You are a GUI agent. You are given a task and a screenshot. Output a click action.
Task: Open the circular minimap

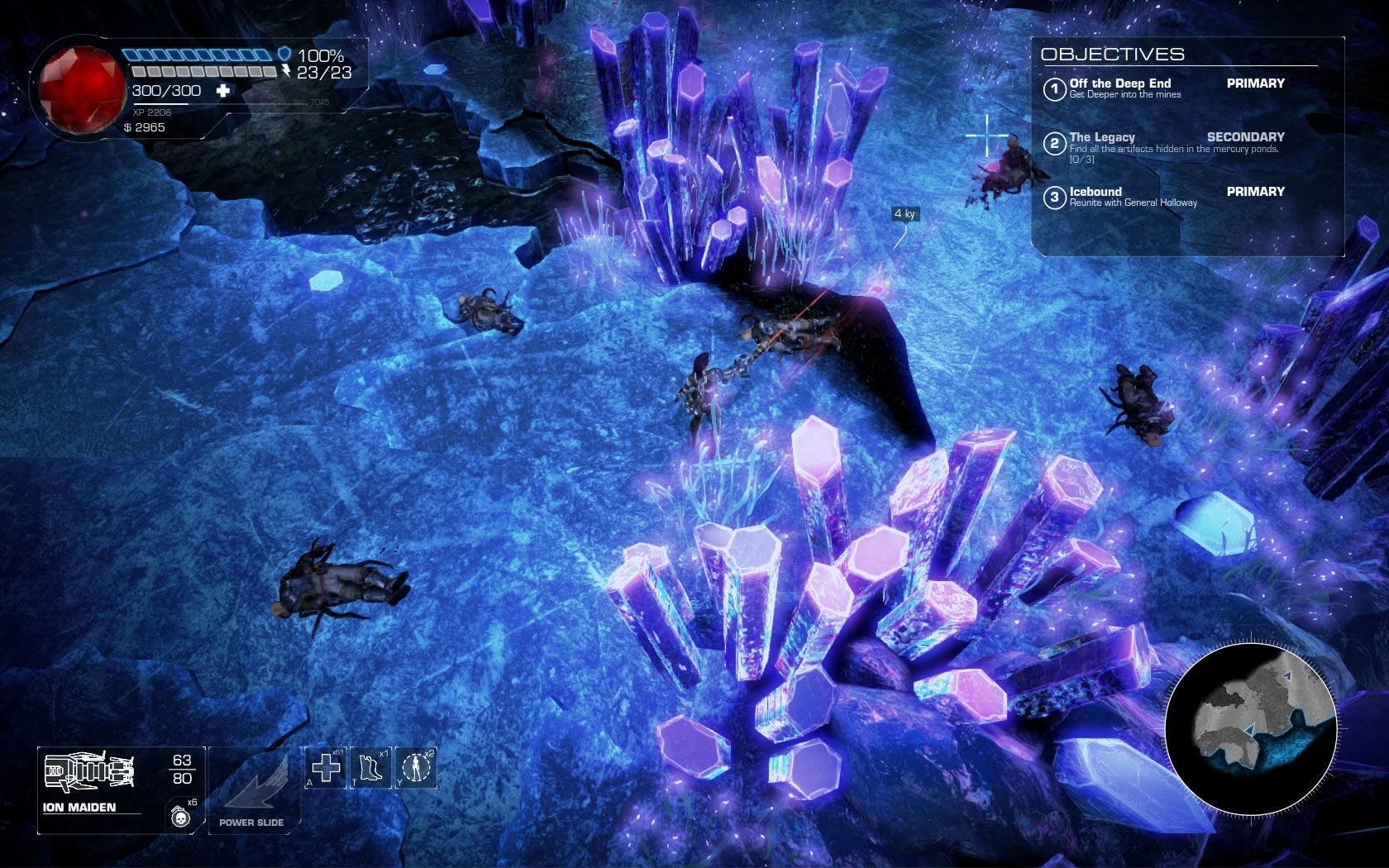tap(1251, 728)
